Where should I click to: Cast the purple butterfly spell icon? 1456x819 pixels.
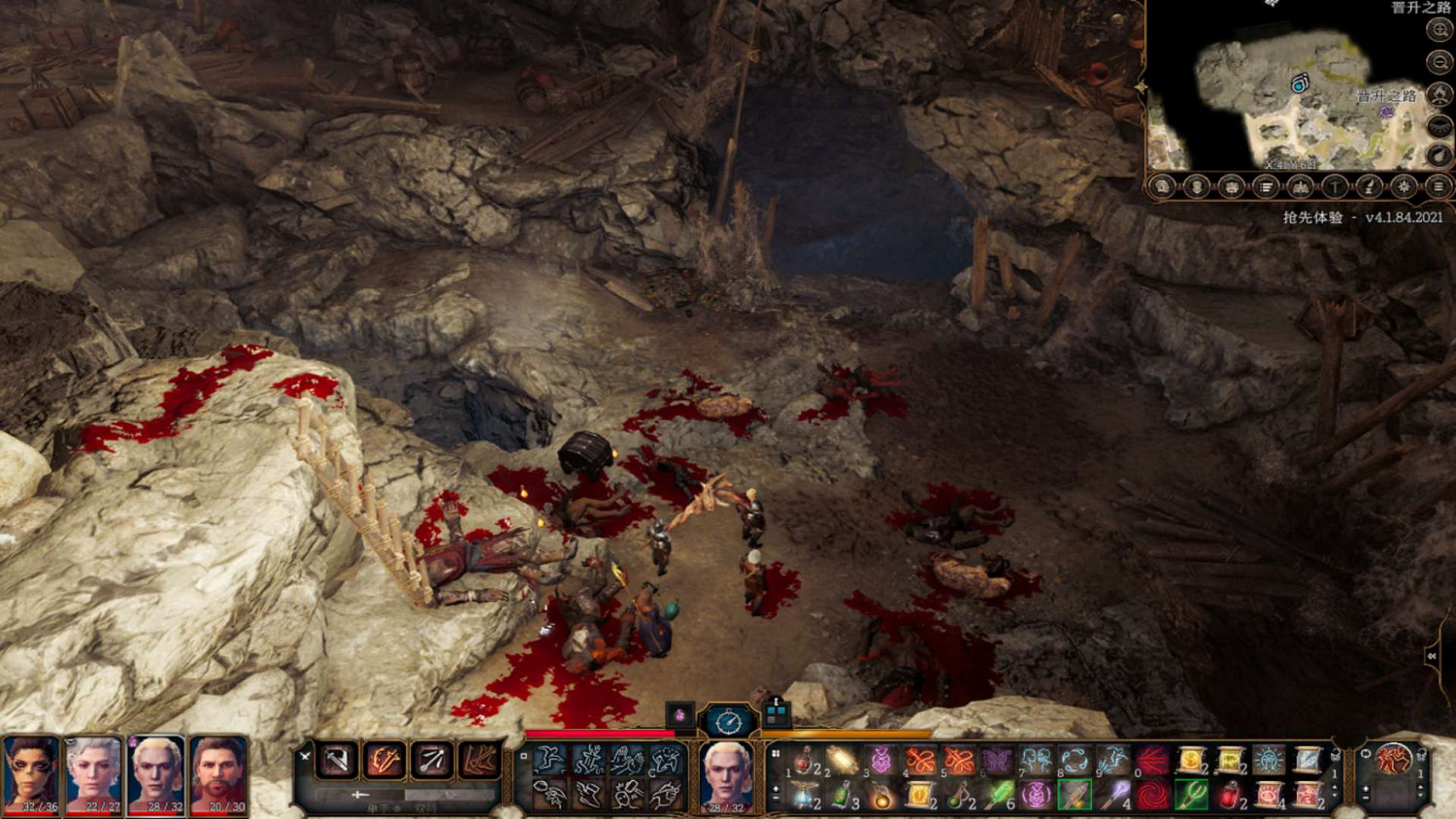[x=997, y=760]
